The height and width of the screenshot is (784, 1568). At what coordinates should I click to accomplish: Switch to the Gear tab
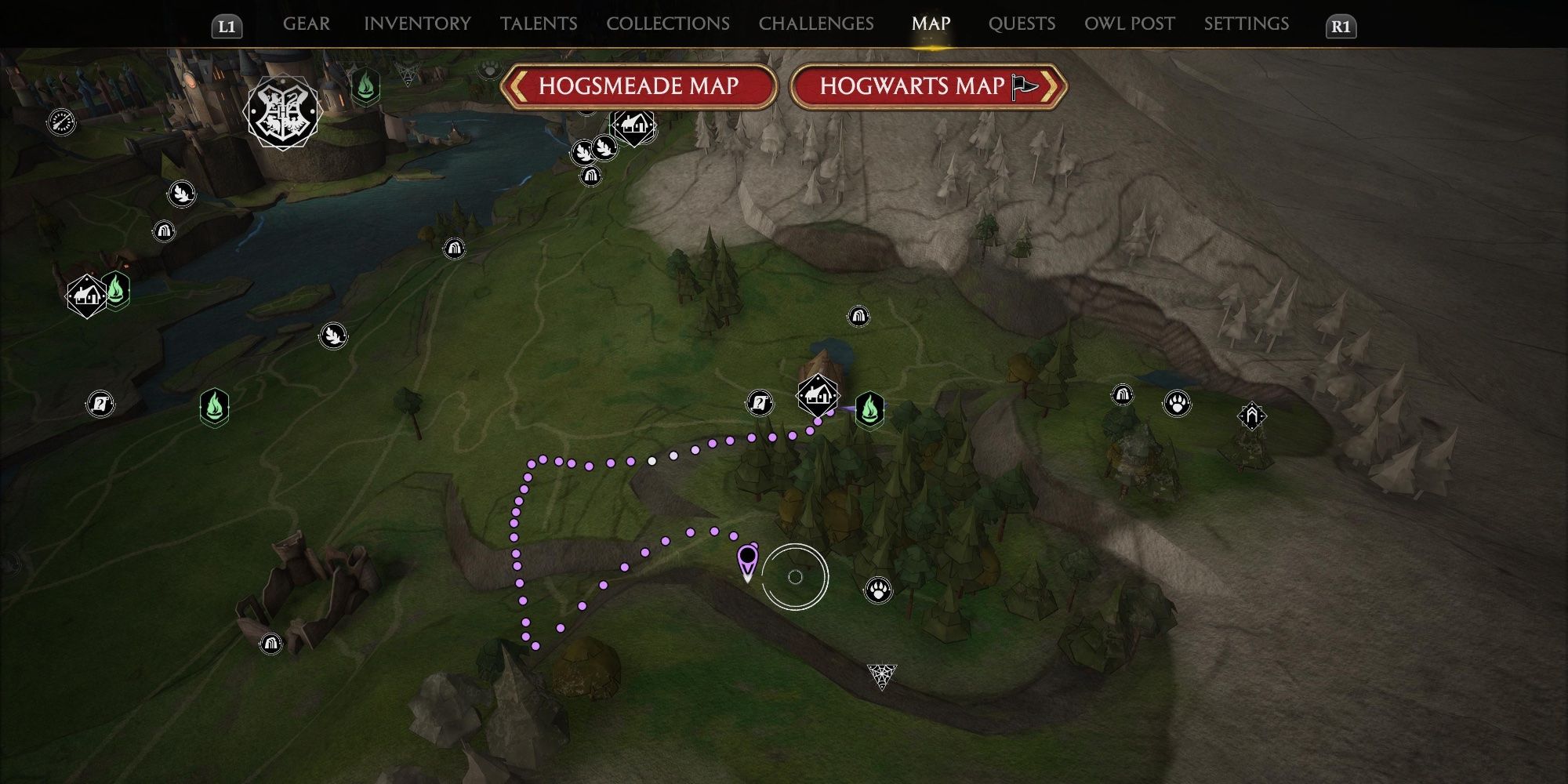pyautogui.click(x=306, y=24)
